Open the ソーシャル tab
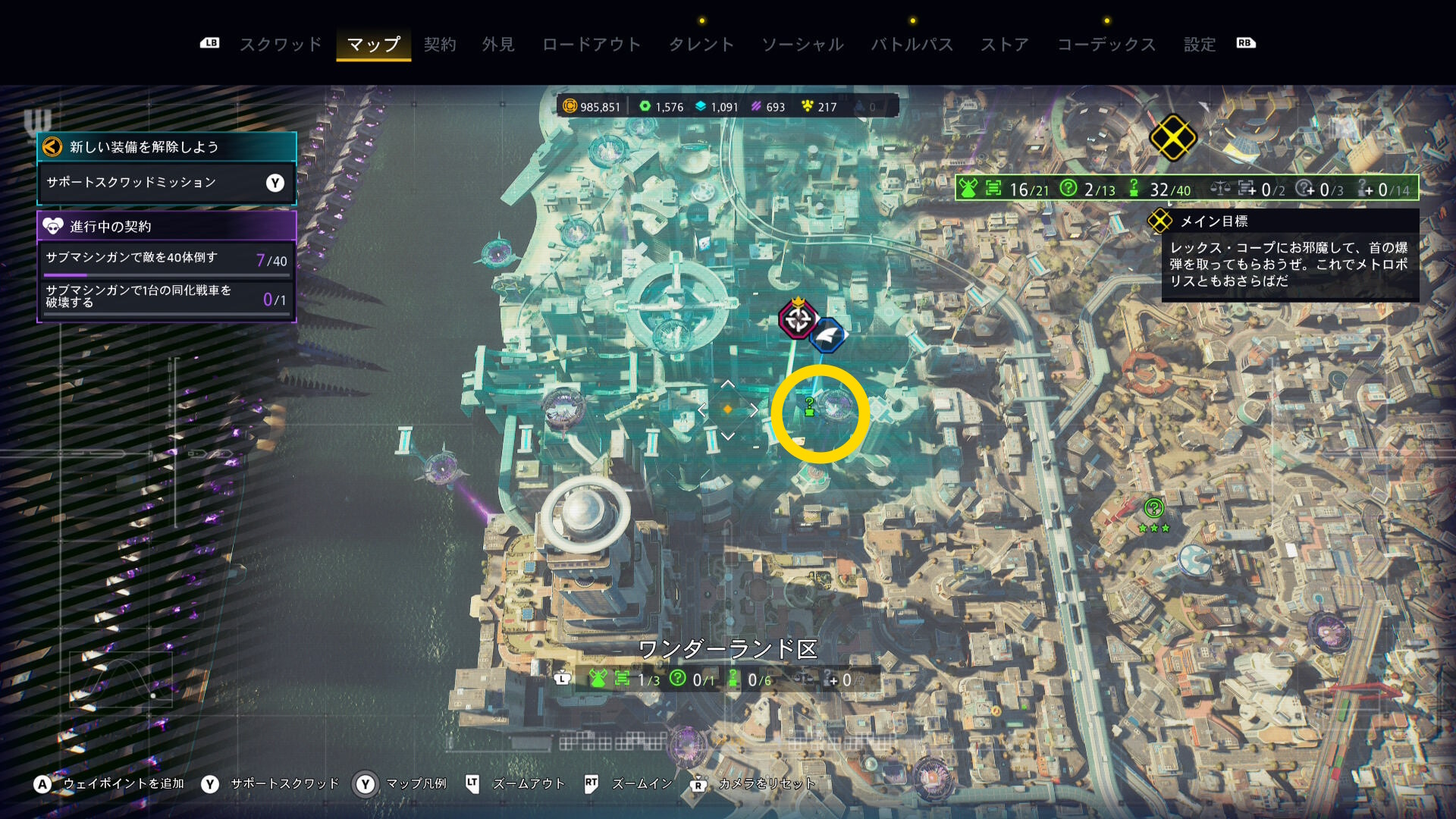This screenshot has width=1456, height=819. point(802,44)
